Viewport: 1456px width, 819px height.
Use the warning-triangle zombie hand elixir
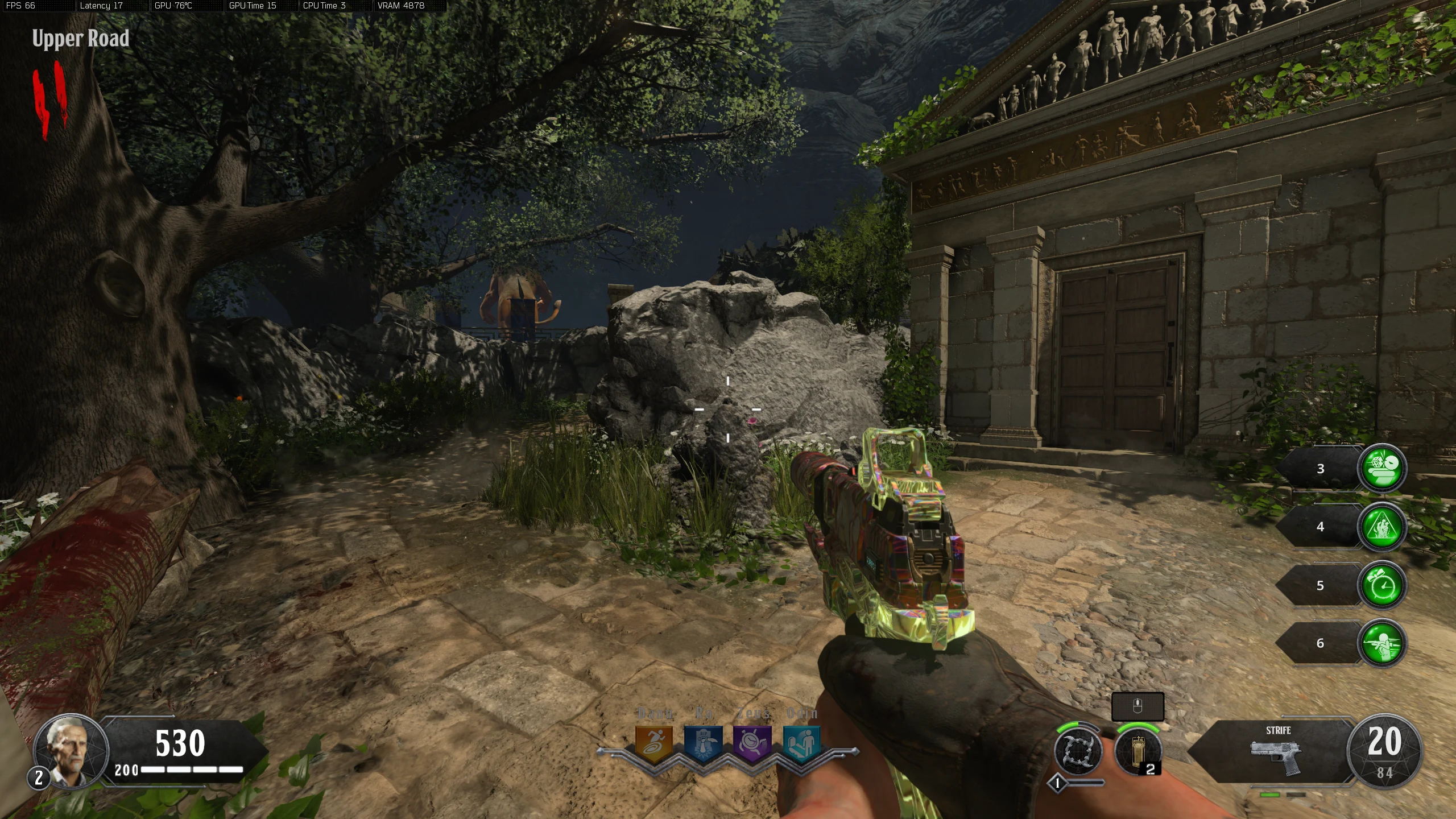tap(1382, 527)
